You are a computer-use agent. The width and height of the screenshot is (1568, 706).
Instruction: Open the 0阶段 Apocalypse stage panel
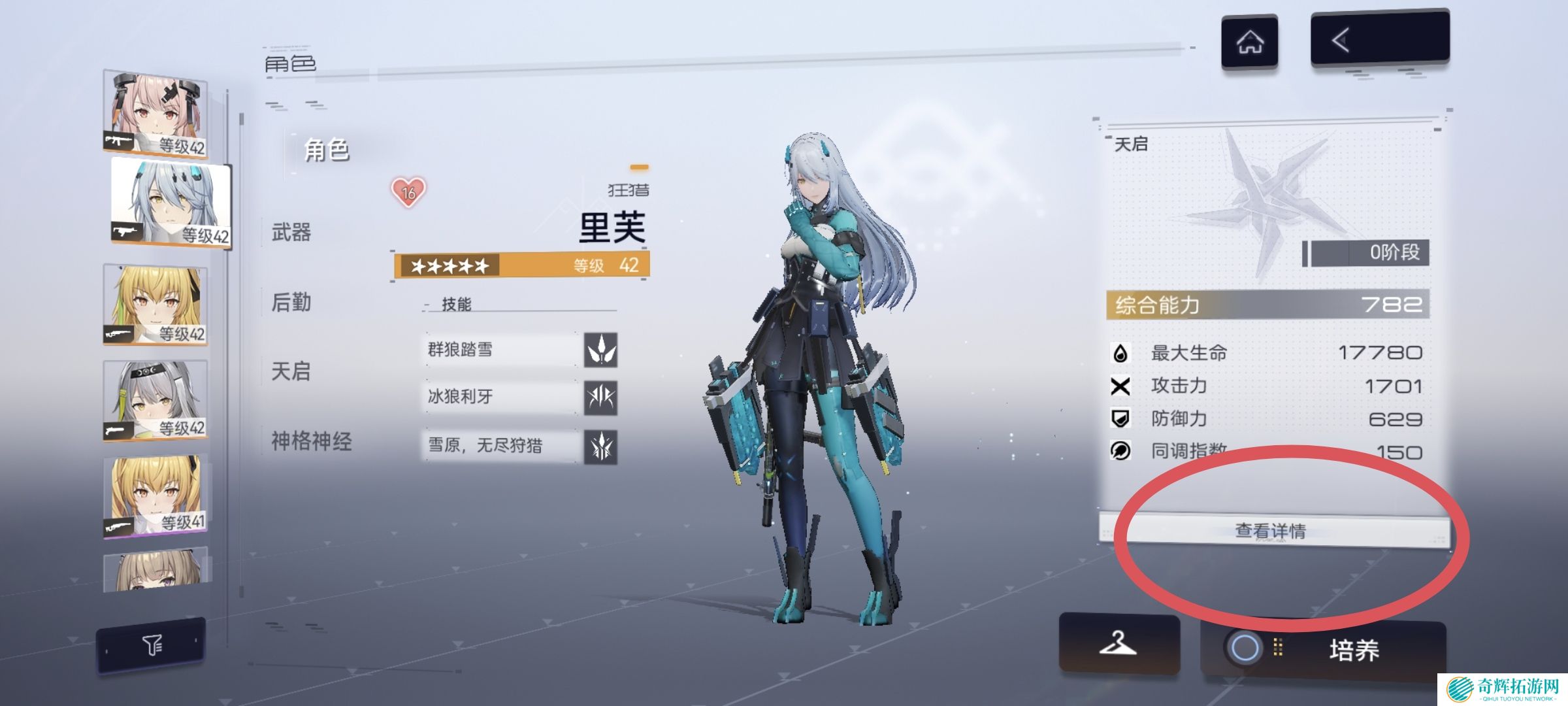click(x=1367, y=252)
